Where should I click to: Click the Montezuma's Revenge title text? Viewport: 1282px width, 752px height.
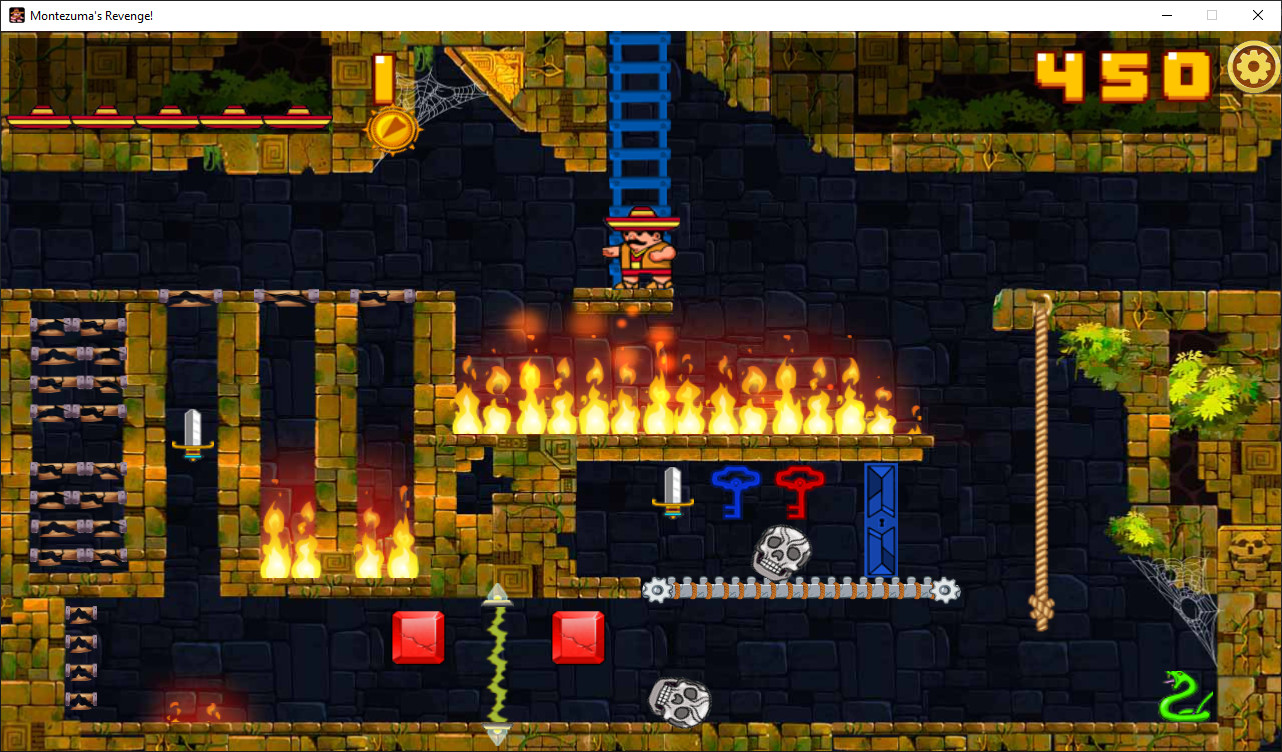[90, 15]
